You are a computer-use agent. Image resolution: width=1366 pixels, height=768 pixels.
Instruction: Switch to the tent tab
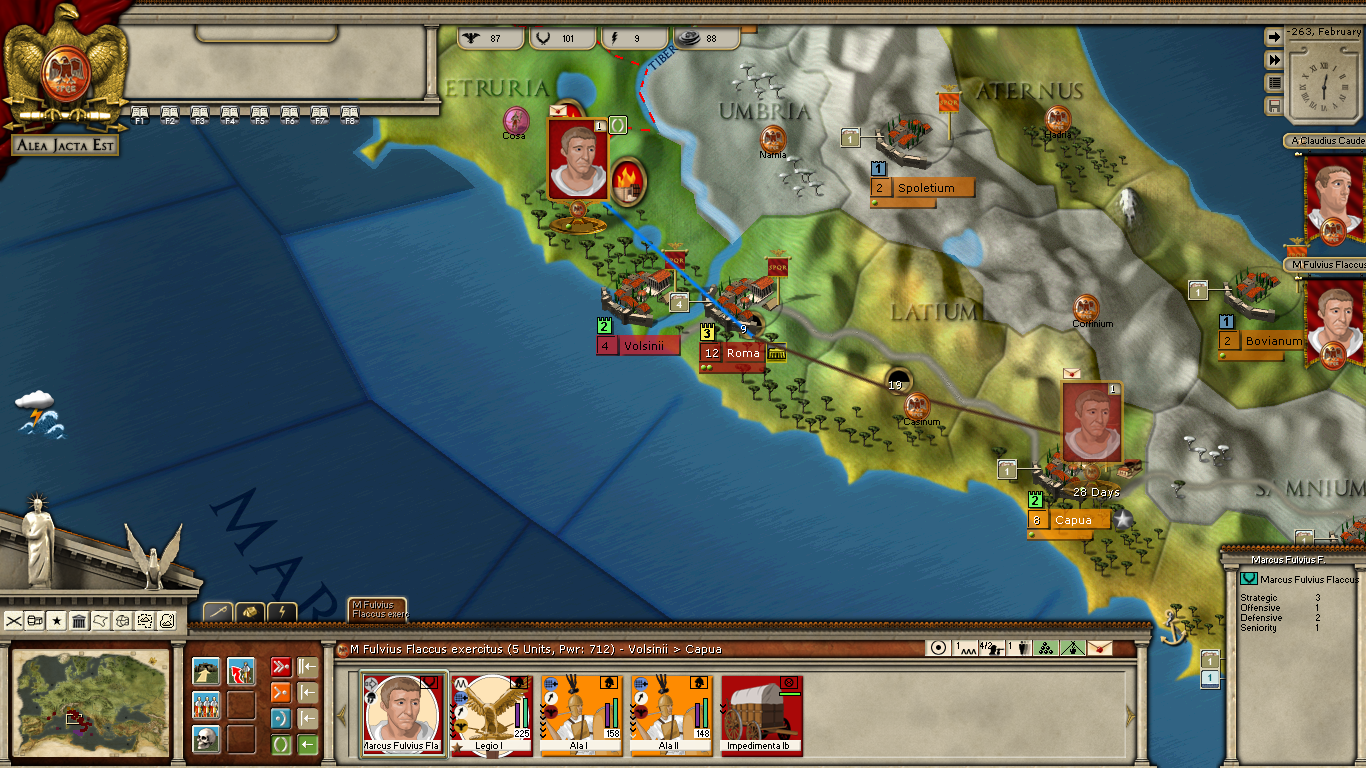[x=250, y=611]
